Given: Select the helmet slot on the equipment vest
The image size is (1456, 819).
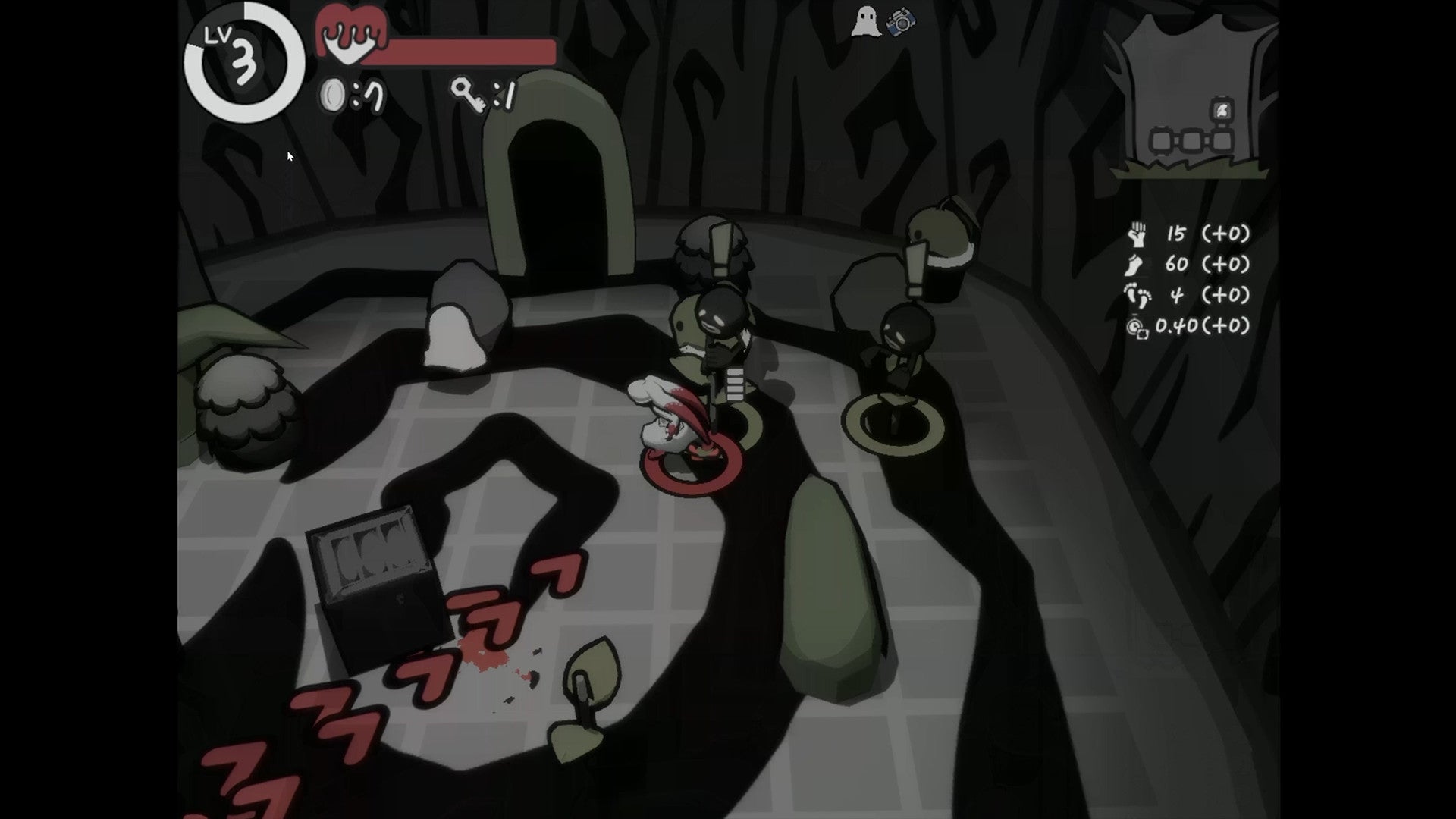Looking at the screenshot, I should tap(1222, 109).
